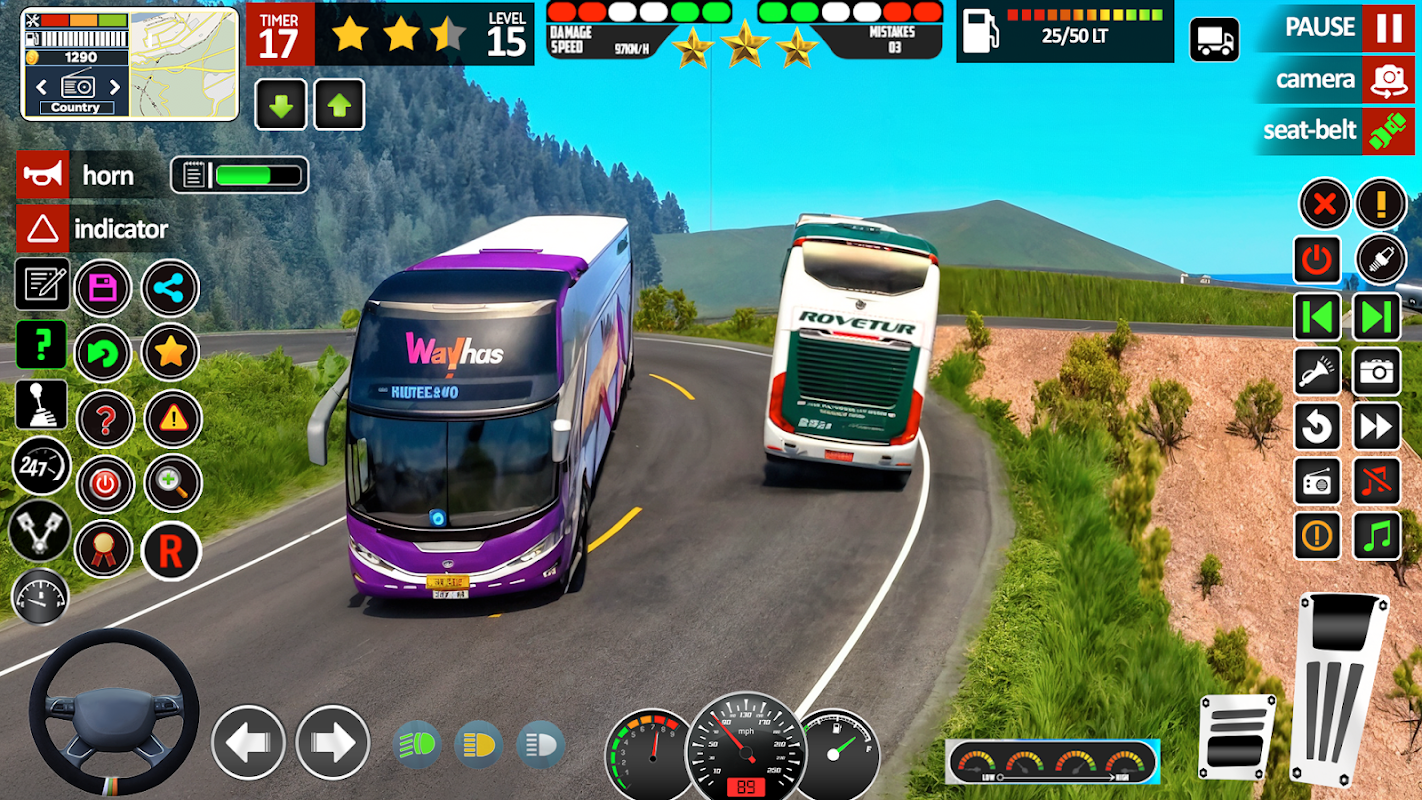Click the green down arrow button
This screenshot has width=1422, height=800.
coord(281,105)
